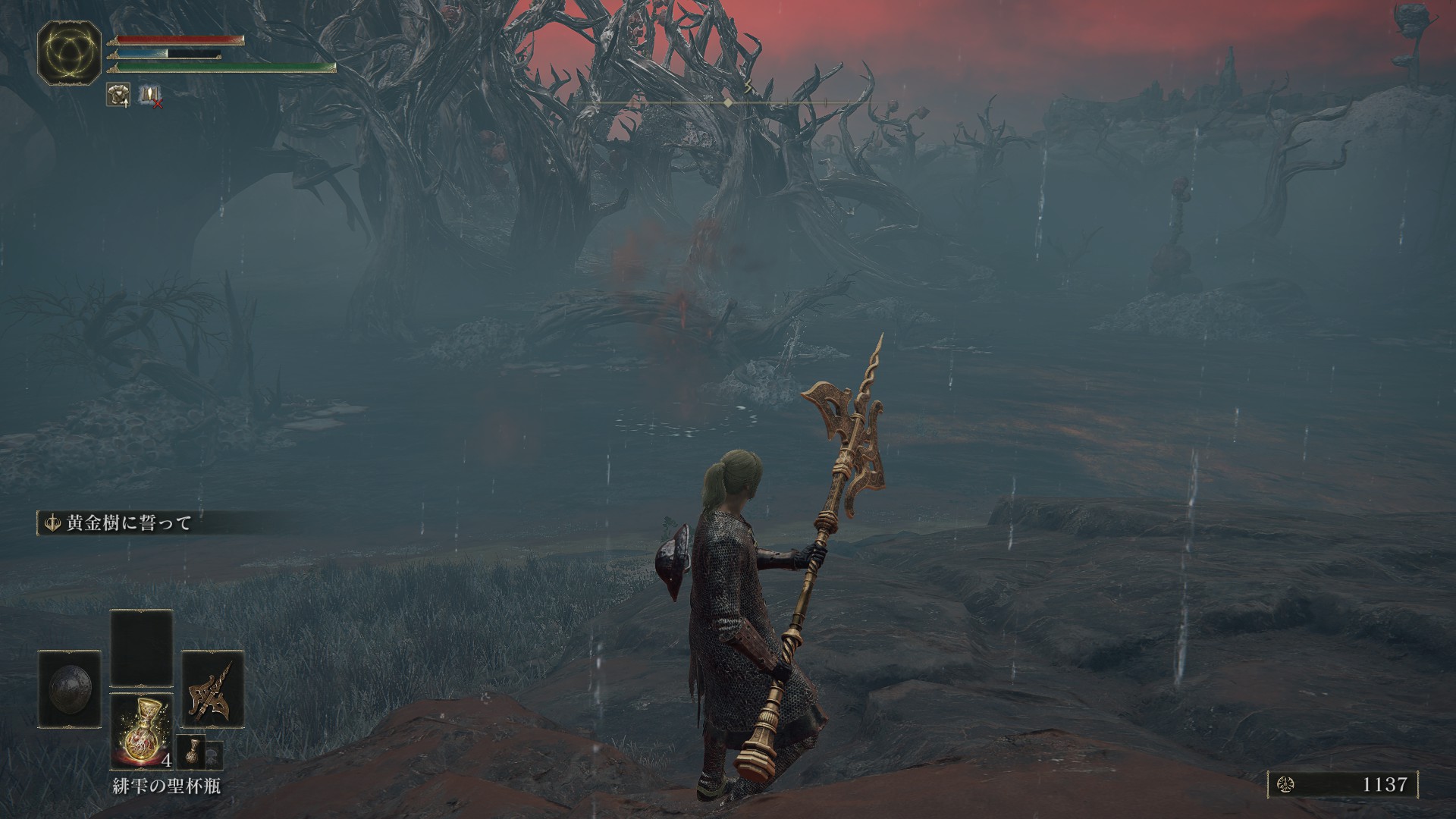Inspect the armor buff status icon
Screen dimensions: 1456x819
coord(118,94)
